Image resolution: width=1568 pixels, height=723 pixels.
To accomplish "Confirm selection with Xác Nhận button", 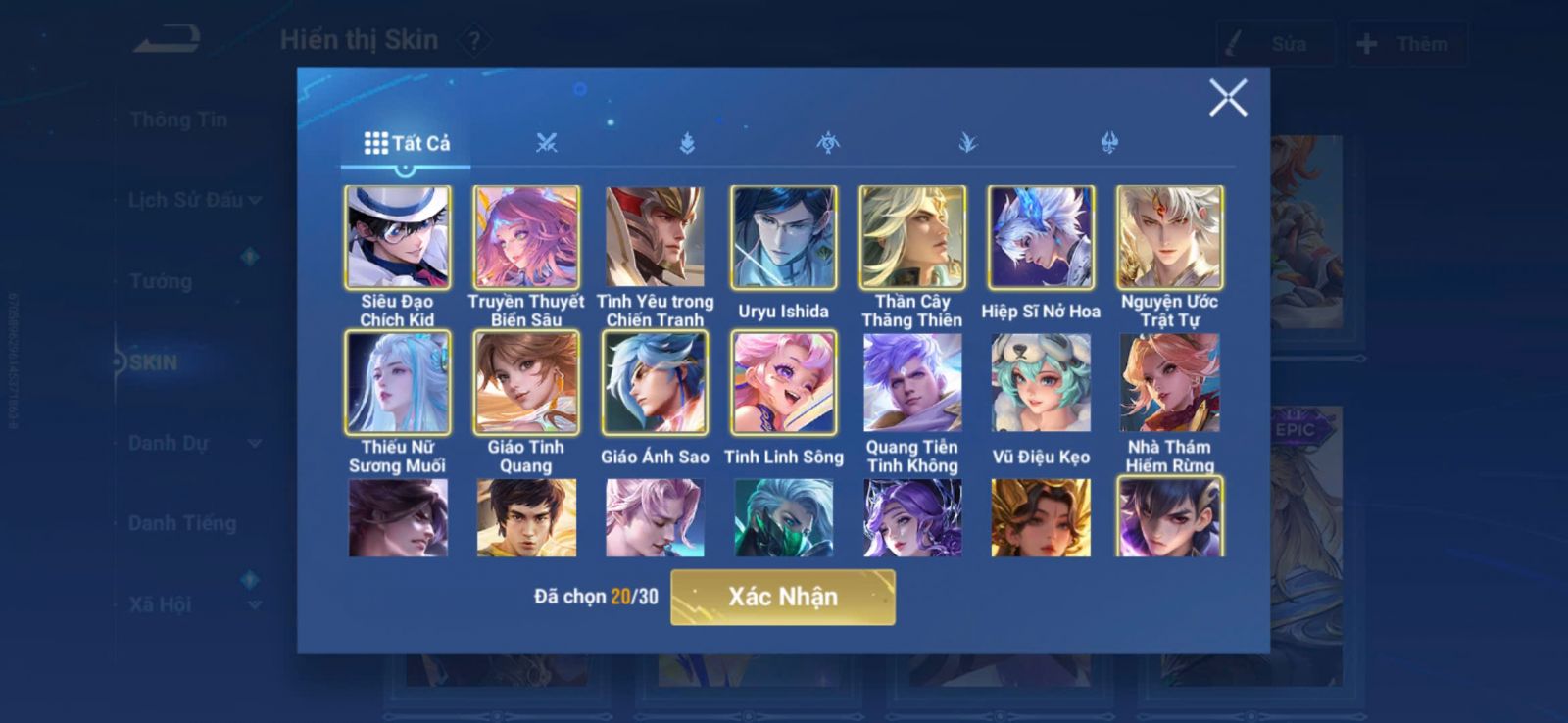I will pos(782,597).
